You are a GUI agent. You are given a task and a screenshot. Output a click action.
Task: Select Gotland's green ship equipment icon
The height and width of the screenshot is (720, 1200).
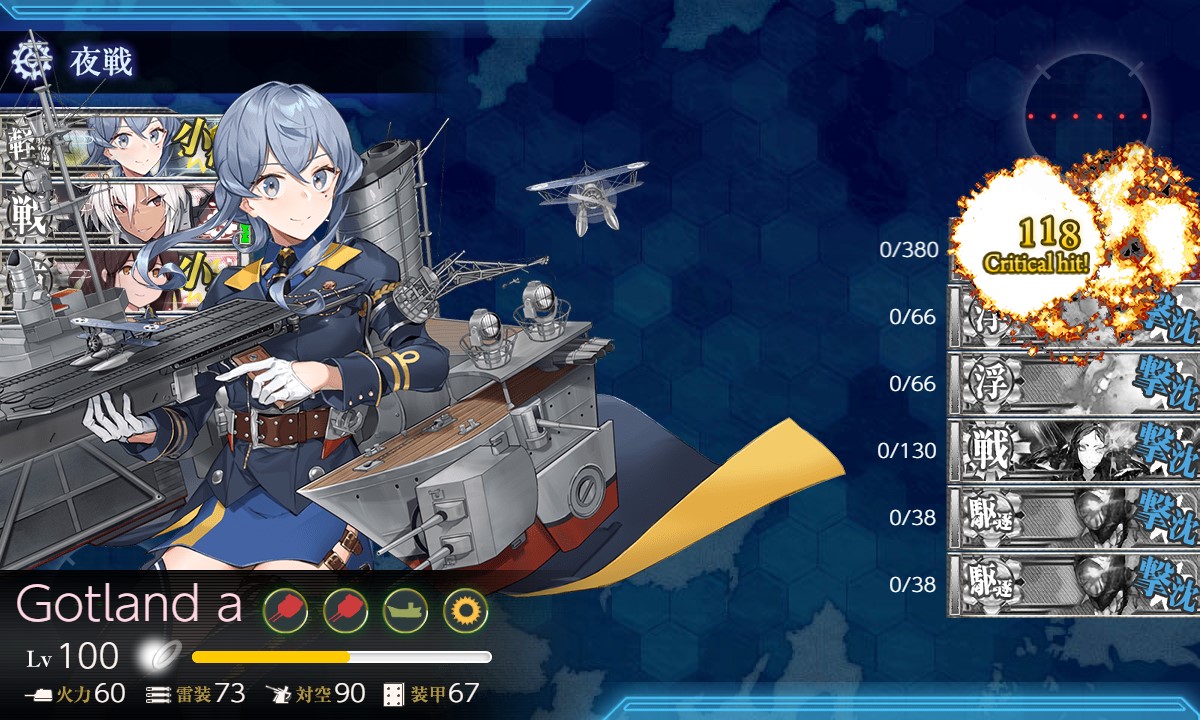point(405,608)
